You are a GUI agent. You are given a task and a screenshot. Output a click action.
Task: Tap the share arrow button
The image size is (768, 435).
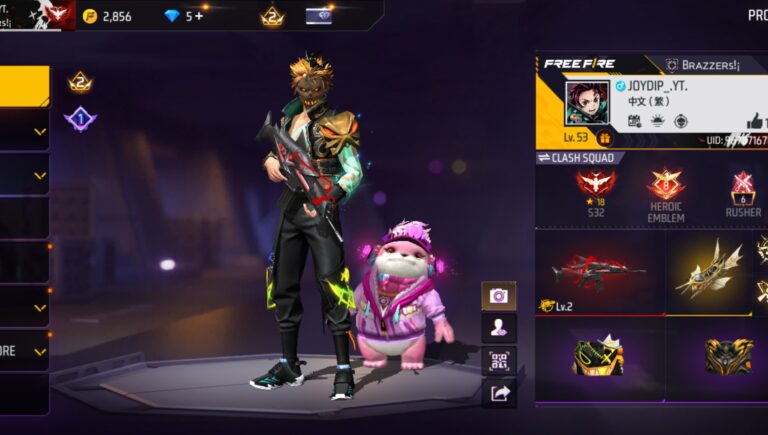pos(498,393)
